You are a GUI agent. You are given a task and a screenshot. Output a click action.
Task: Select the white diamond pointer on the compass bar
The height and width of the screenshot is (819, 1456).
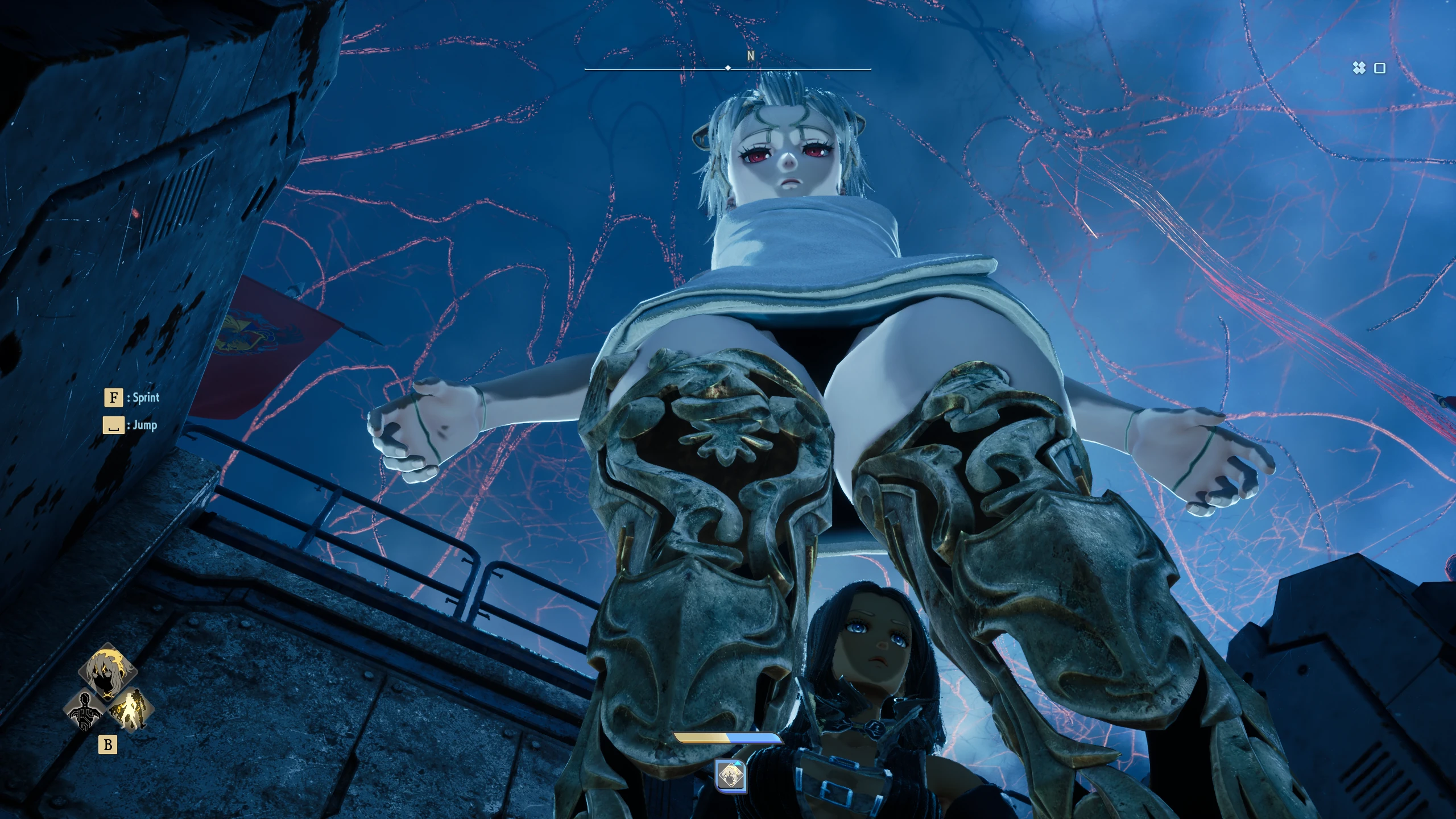[x=727, y=67]
